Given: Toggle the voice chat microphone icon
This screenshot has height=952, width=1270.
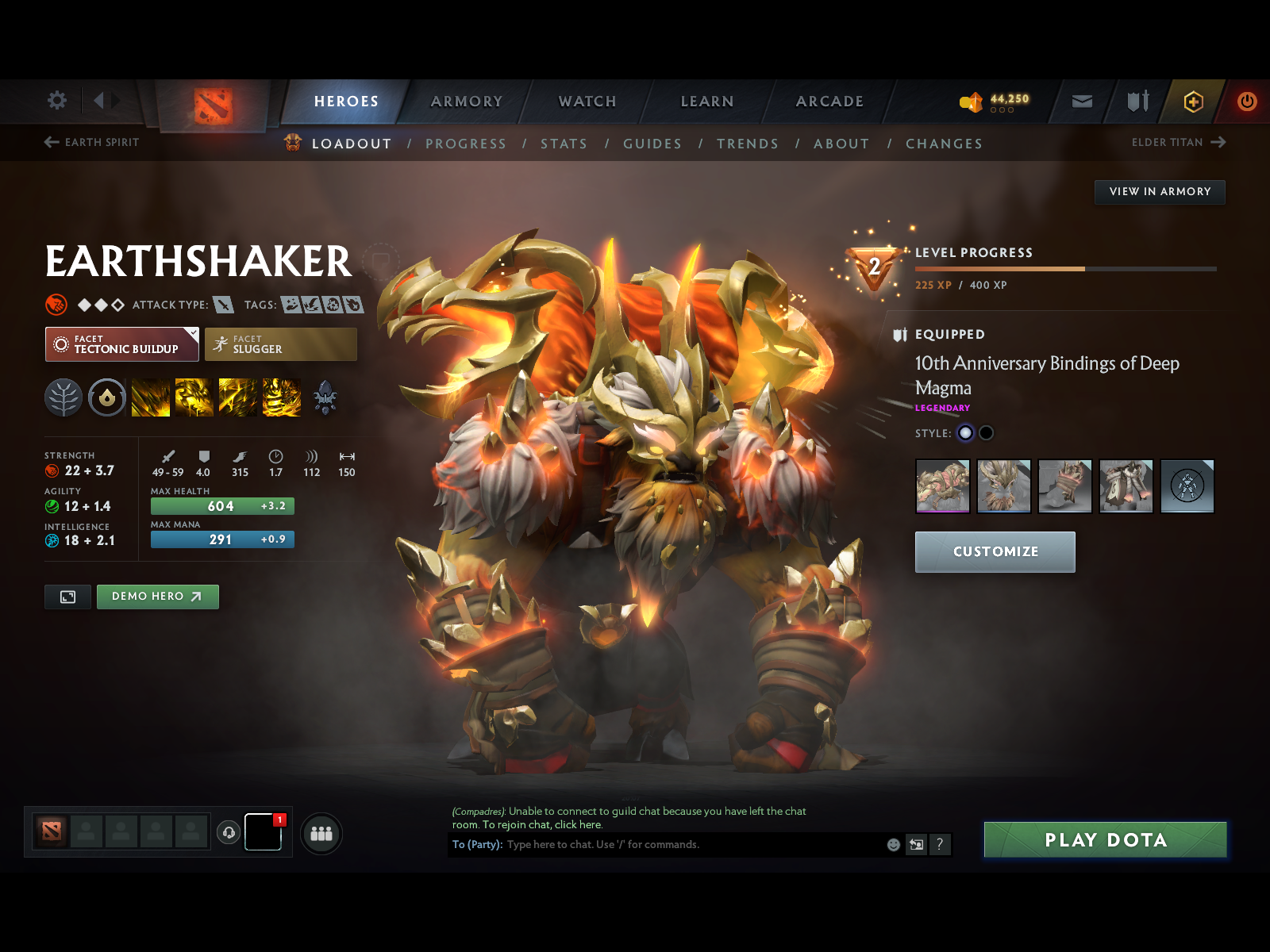Looking at the screenshot, I should (x=229, y=832).
